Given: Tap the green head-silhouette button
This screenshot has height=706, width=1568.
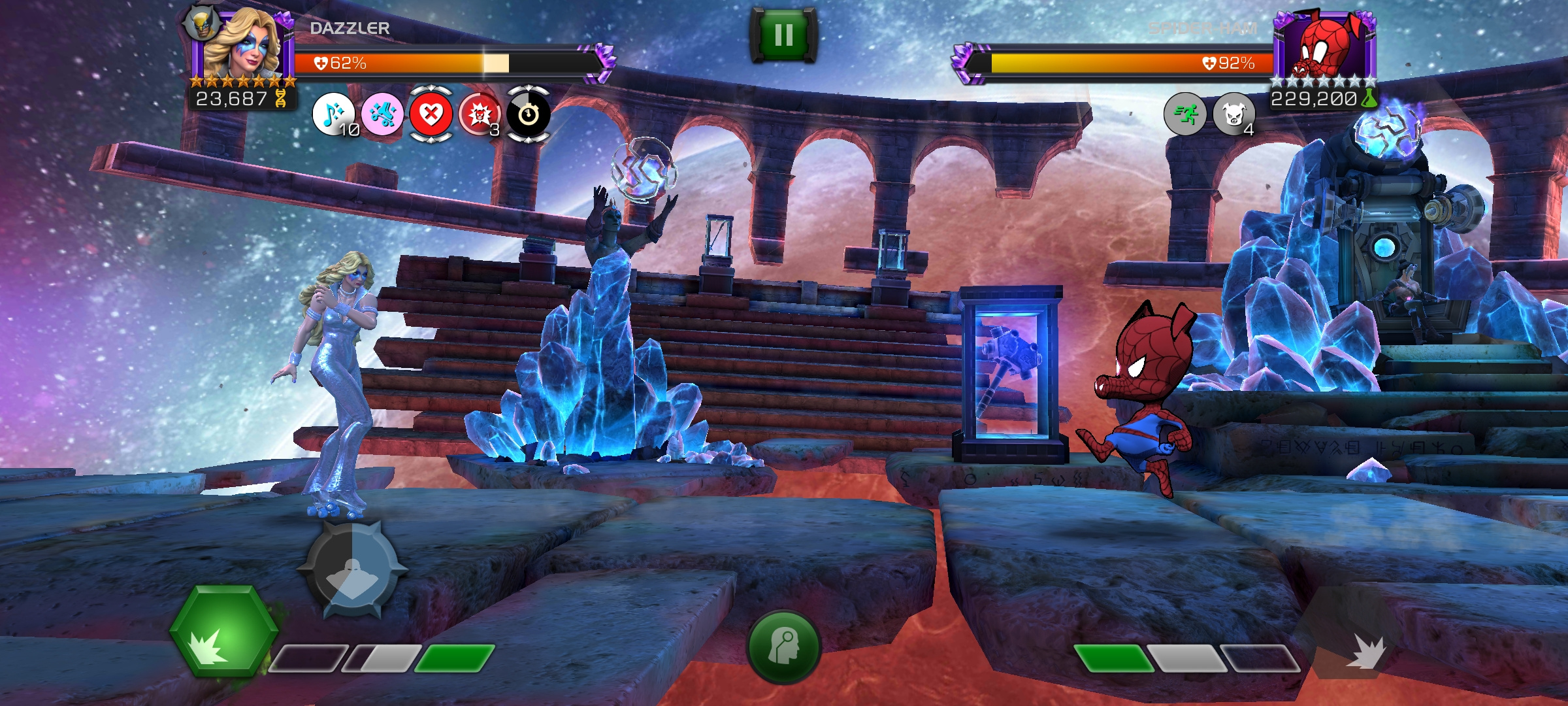Looking at the screenshot, I should (783, 646).
